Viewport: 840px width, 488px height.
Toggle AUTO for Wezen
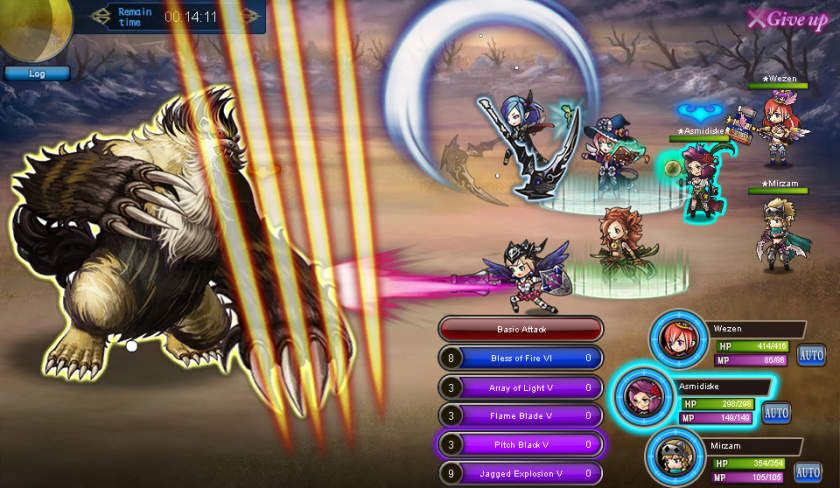[812, 354]
